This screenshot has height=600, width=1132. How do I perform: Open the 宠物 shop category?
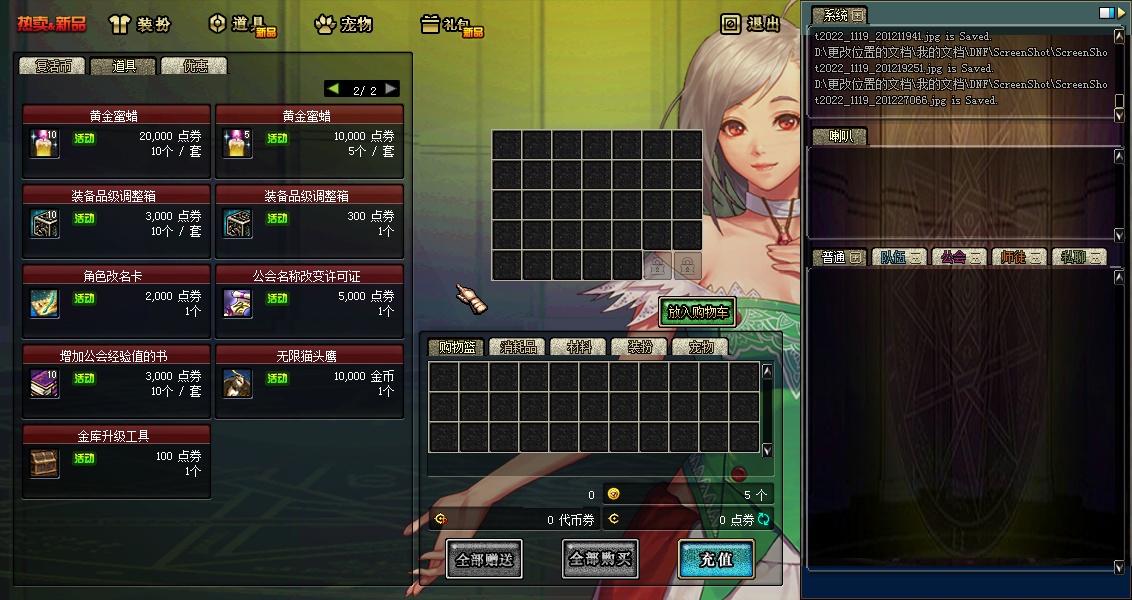click(x=343, y=24)
